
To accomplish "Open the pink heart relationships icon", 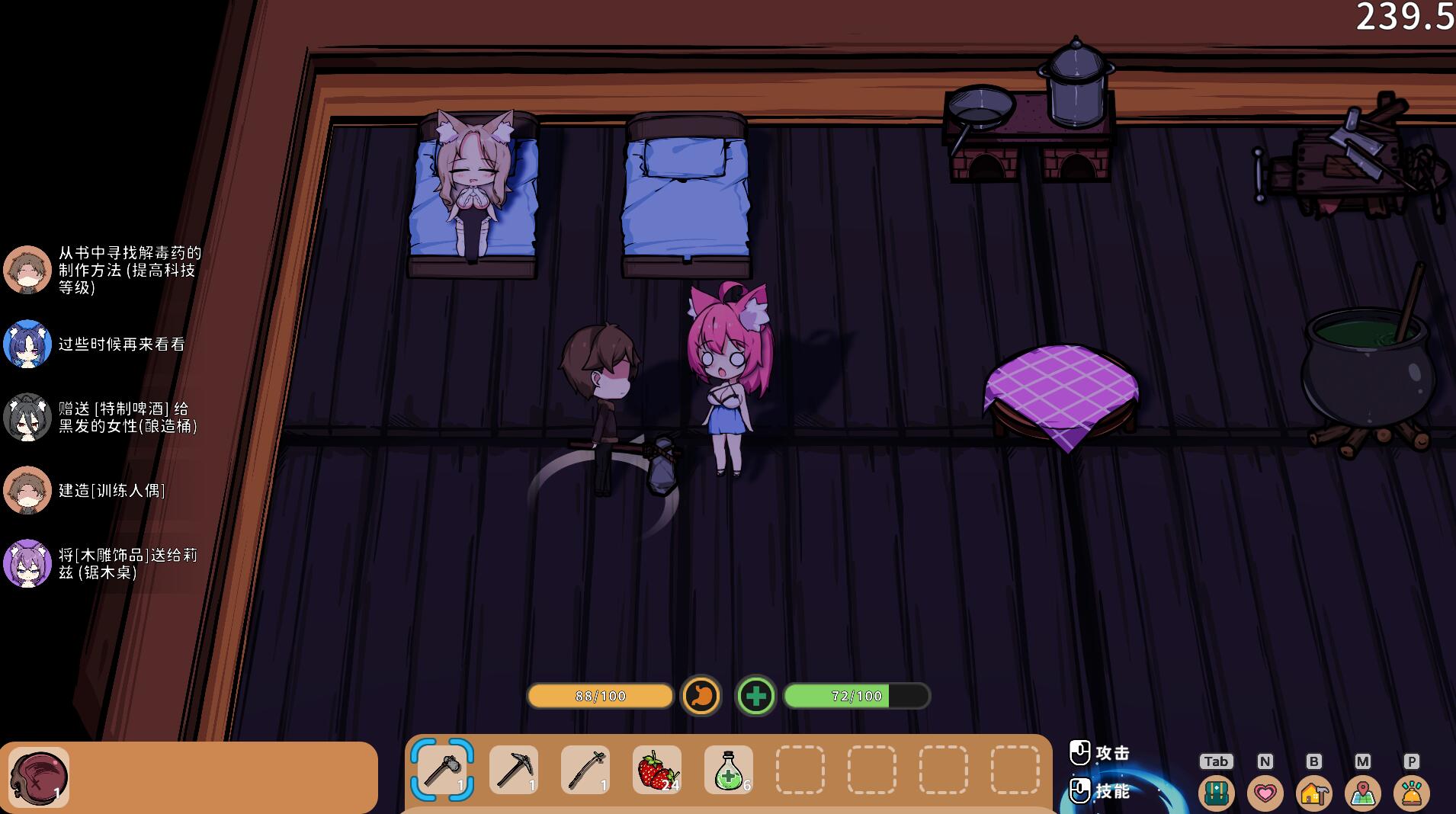I will (1265, 793).
